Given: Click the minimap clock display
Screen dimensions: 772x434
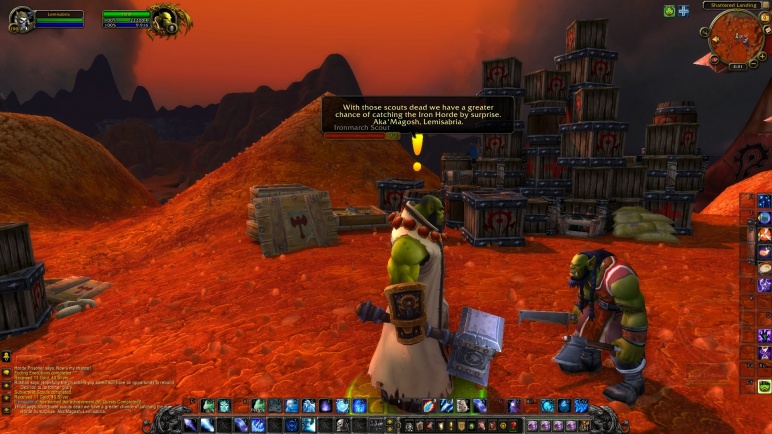Looking at the screenshot, I should [735, 66].
